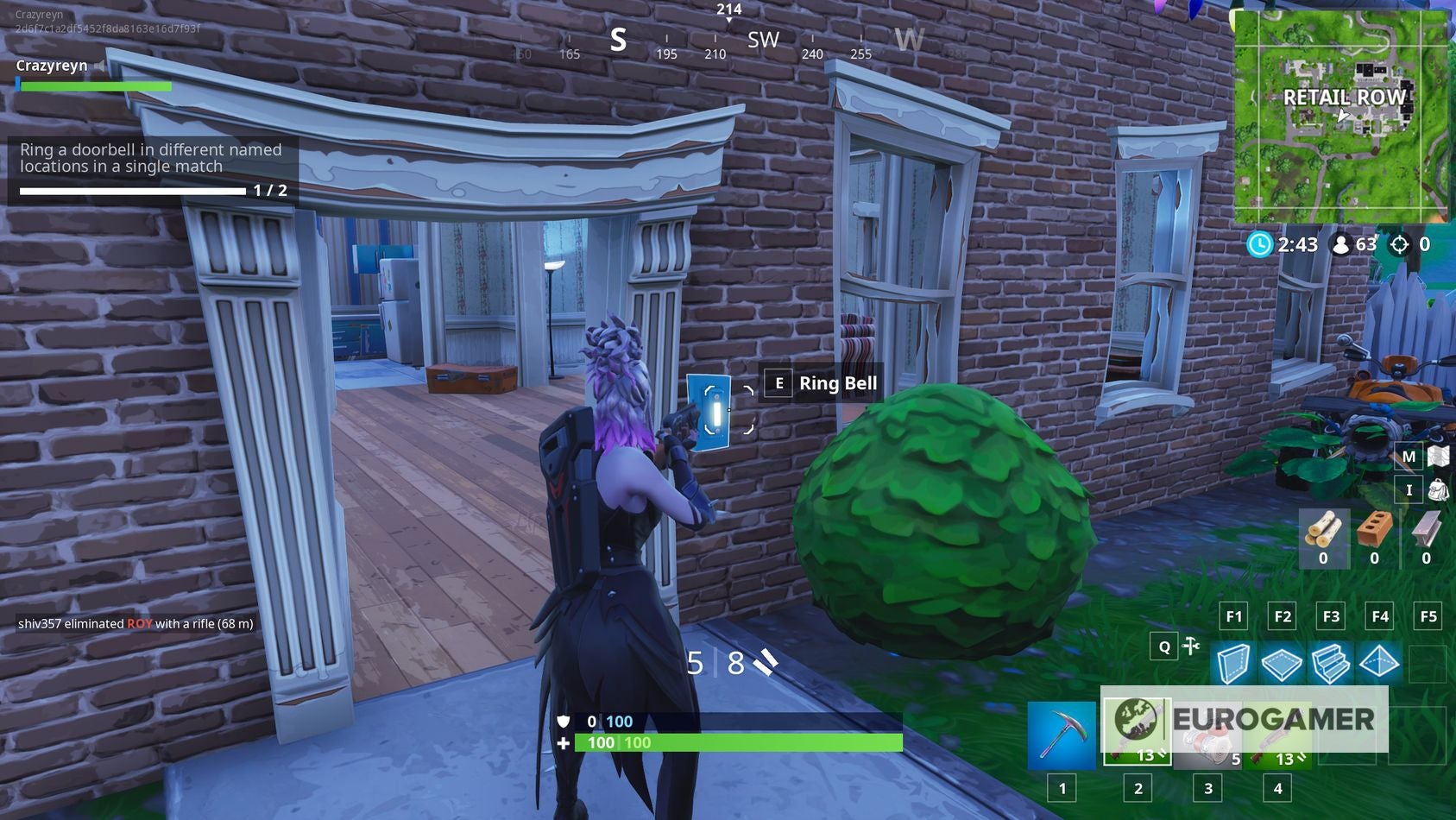
Task: Click the players remaining icon
Action: pyautogui.click(x=1343, y=245)
